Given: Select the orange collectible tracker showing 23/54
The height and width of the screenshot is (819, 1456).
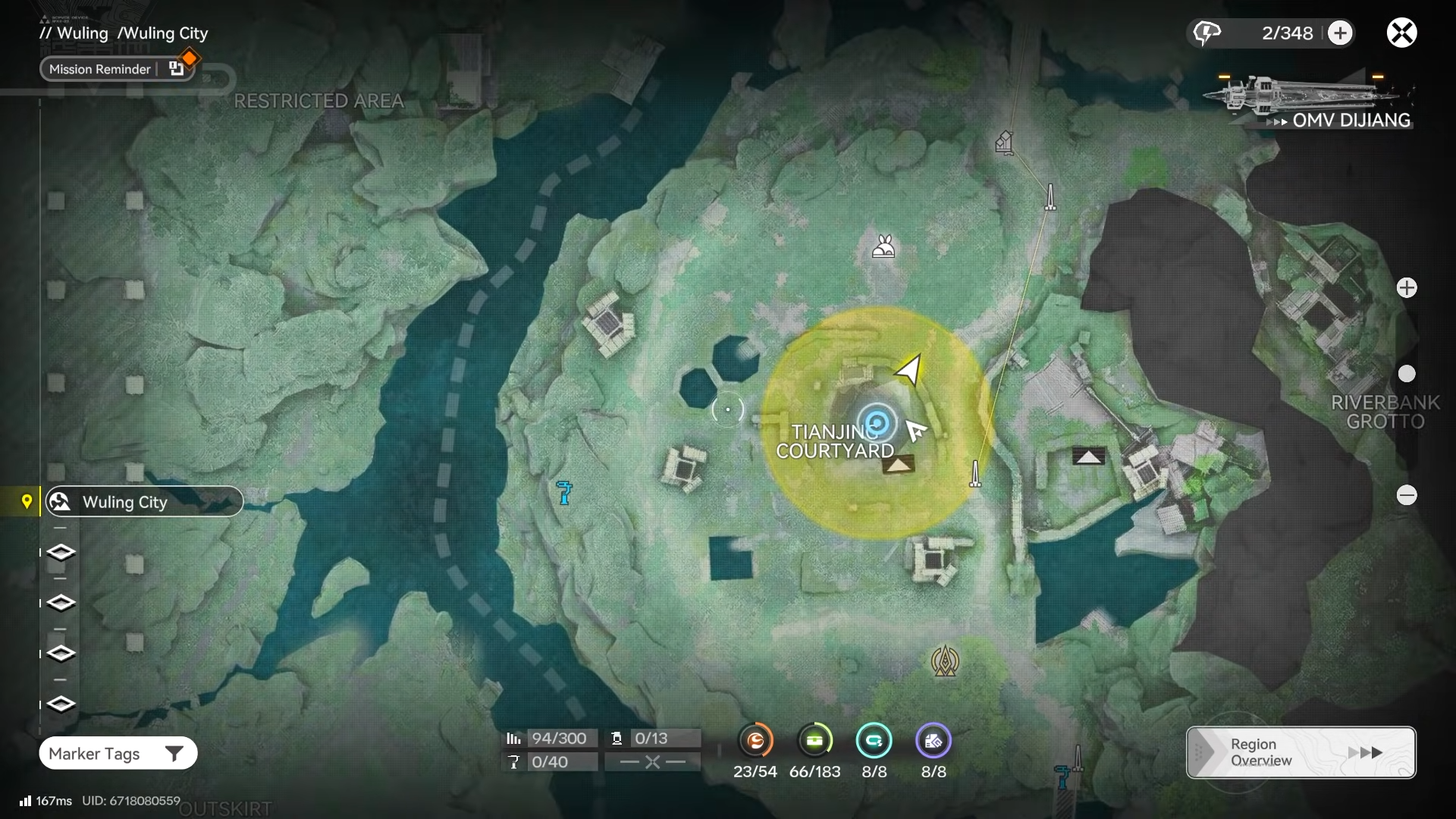Looking at the screenshot, I should [755, 741].
